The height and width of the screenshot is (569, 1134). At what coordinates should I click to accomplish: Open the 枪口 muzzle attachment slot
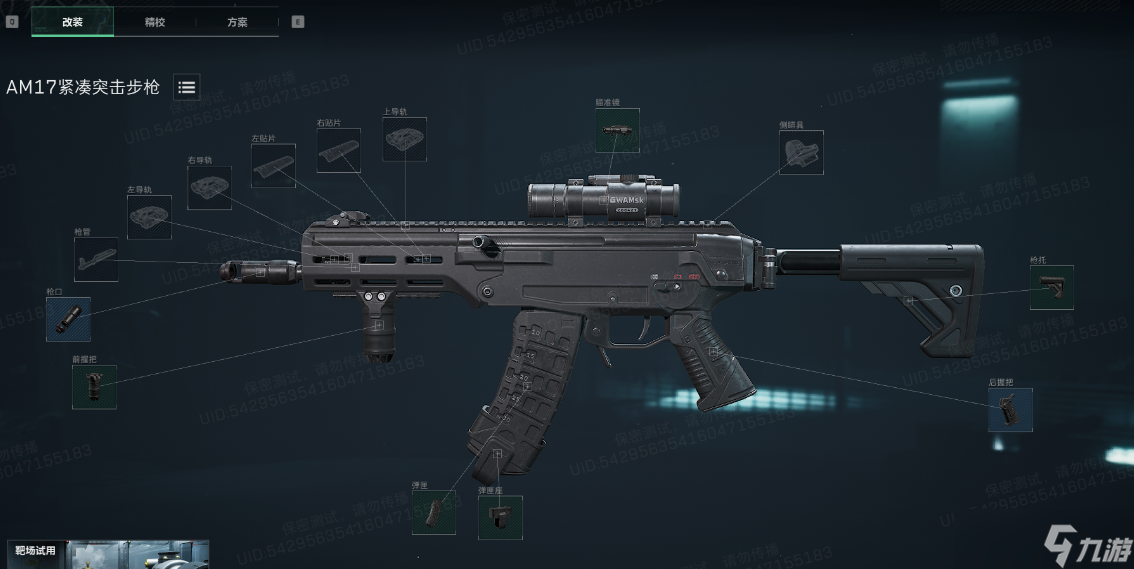click(x=68, y=319)
